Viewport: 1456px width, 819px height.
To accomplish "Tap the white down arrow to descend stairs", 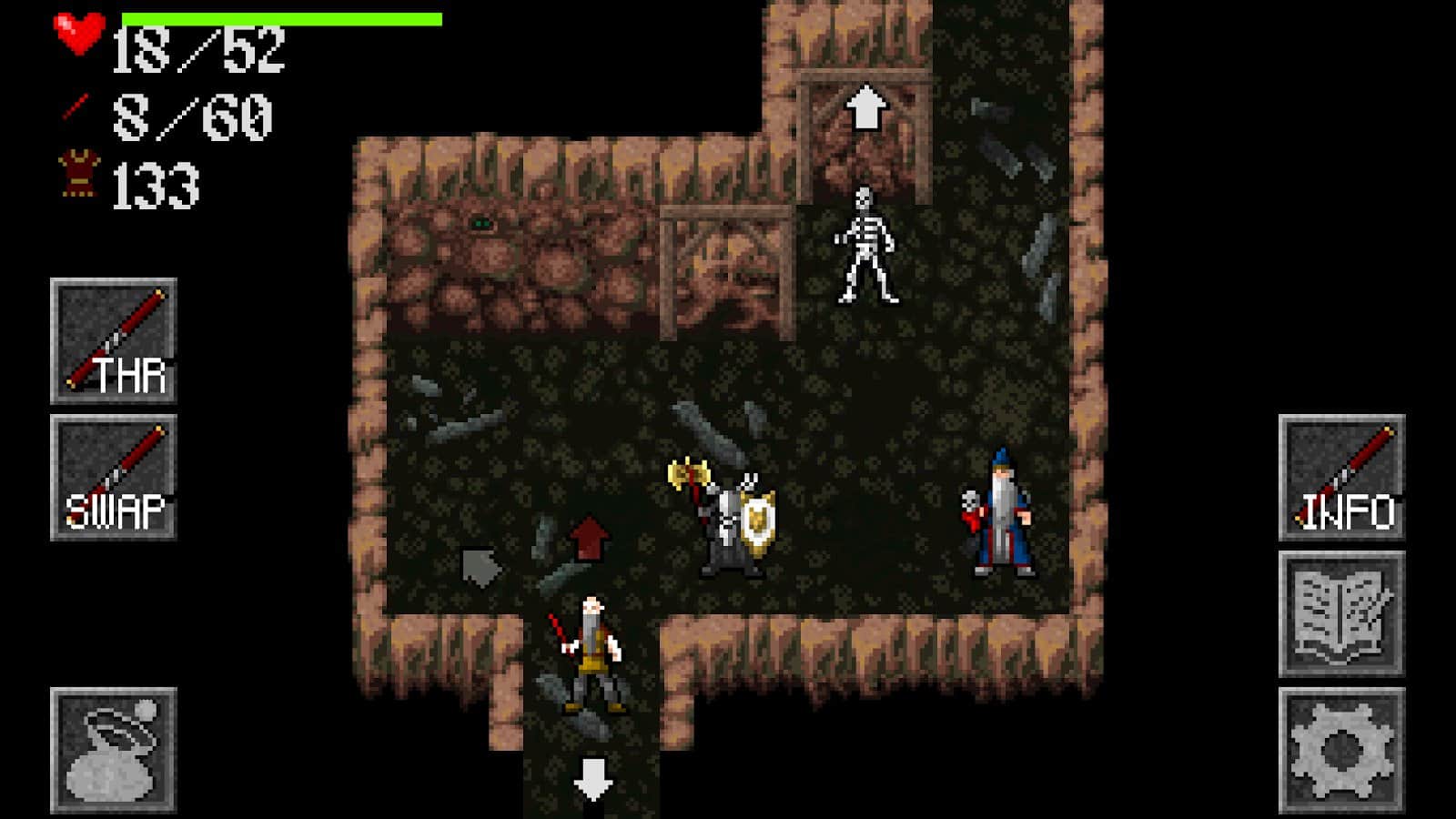I will 592,778.
